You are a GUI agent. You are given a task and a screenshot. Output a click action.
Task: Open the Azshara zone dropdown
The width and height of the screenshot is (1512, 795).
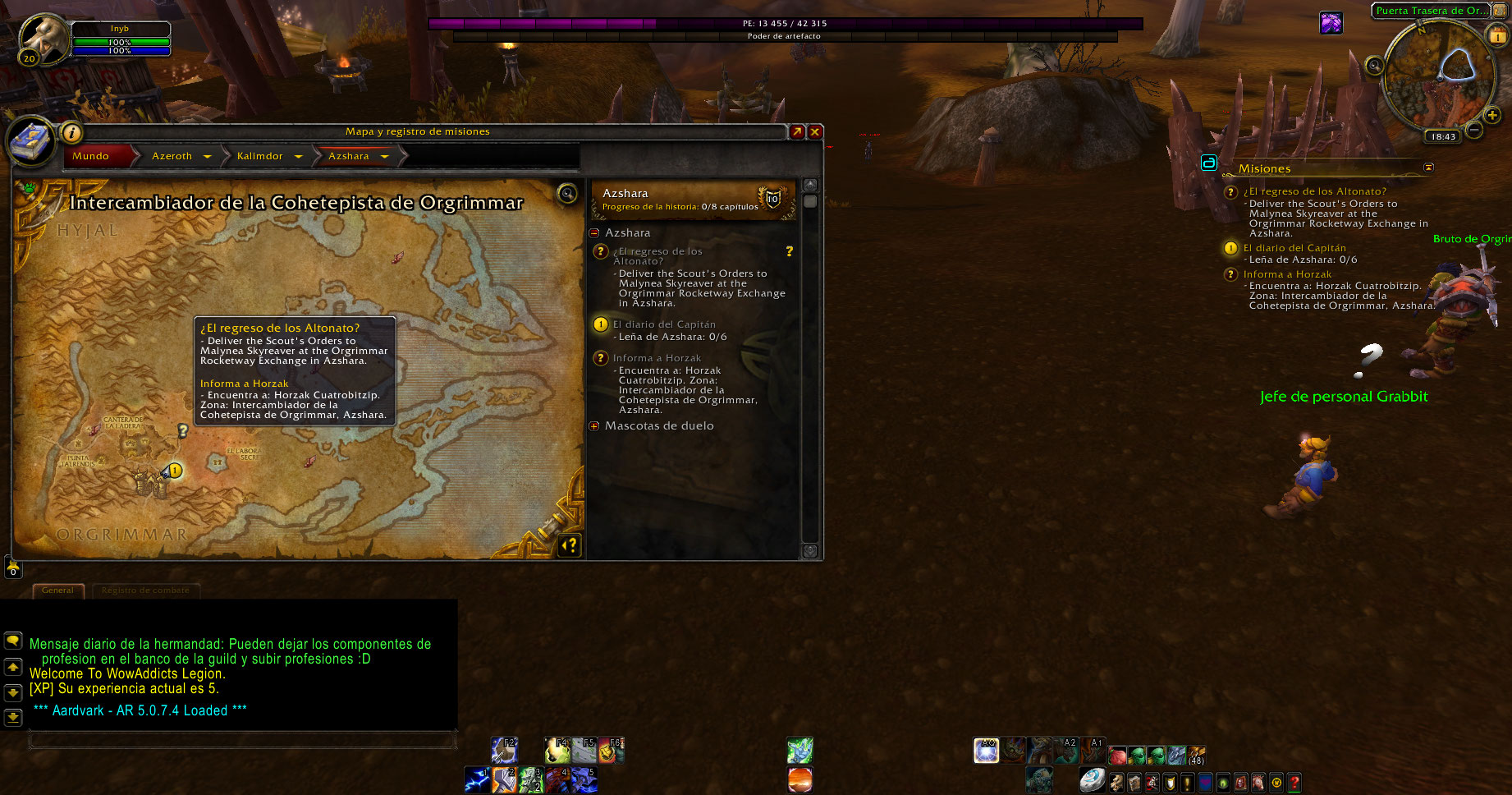click(384, 157)
